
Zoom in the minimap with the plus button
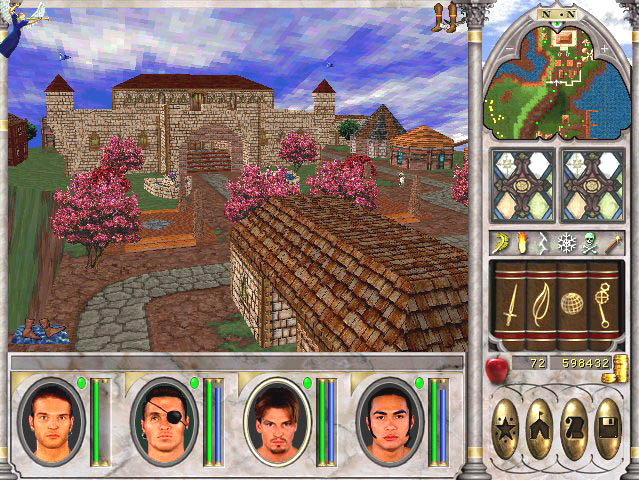click(604, 48)
